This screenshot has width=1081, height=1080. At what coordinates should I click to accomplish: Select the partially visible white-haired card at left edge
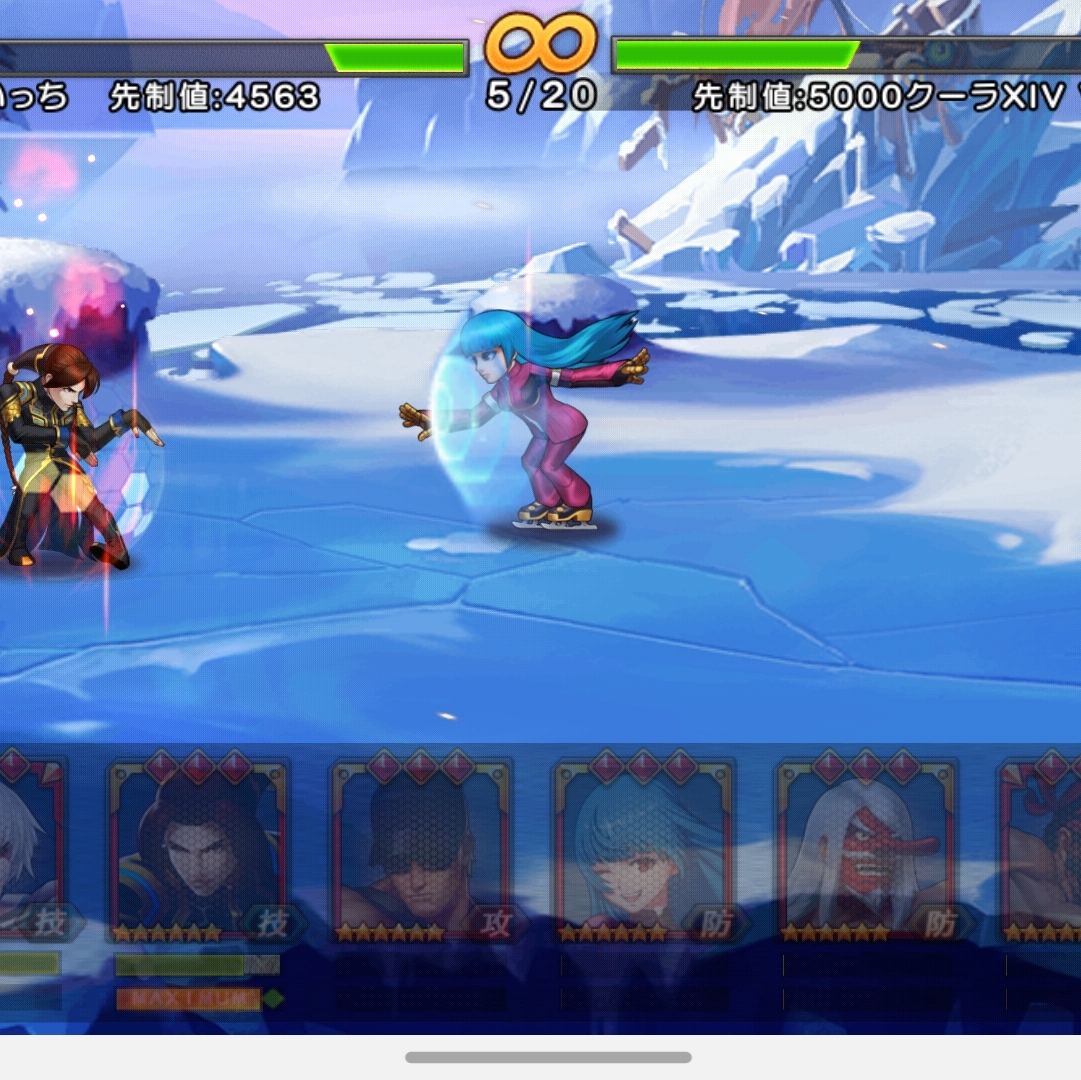30,850
